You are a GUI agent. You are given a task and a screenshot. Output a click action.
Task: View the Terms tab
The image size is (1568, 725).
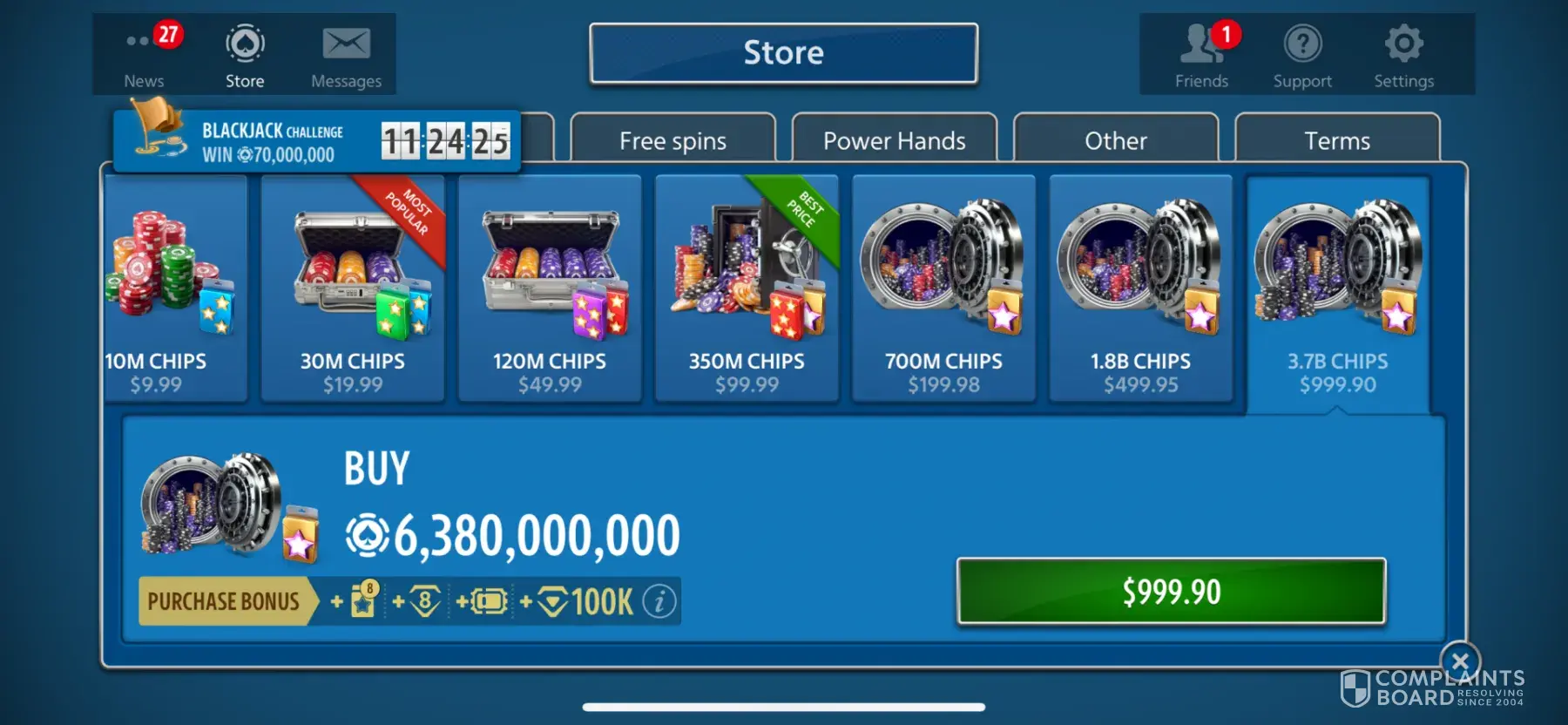pos(1336,140)
